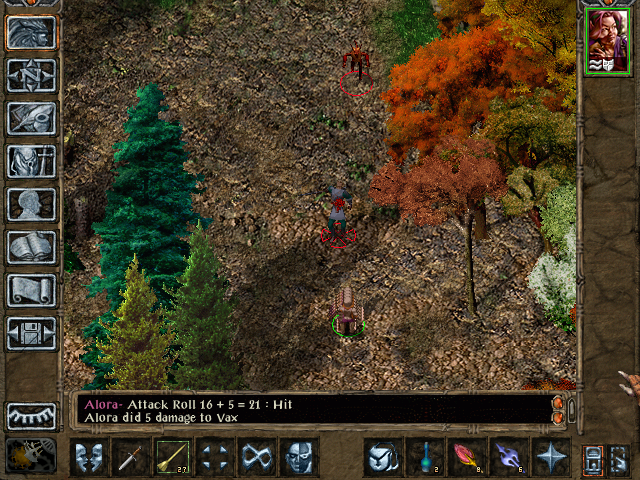Click the closed-eye rest button
The width and height of the screenshot is (640, 480).
point(31,415)
